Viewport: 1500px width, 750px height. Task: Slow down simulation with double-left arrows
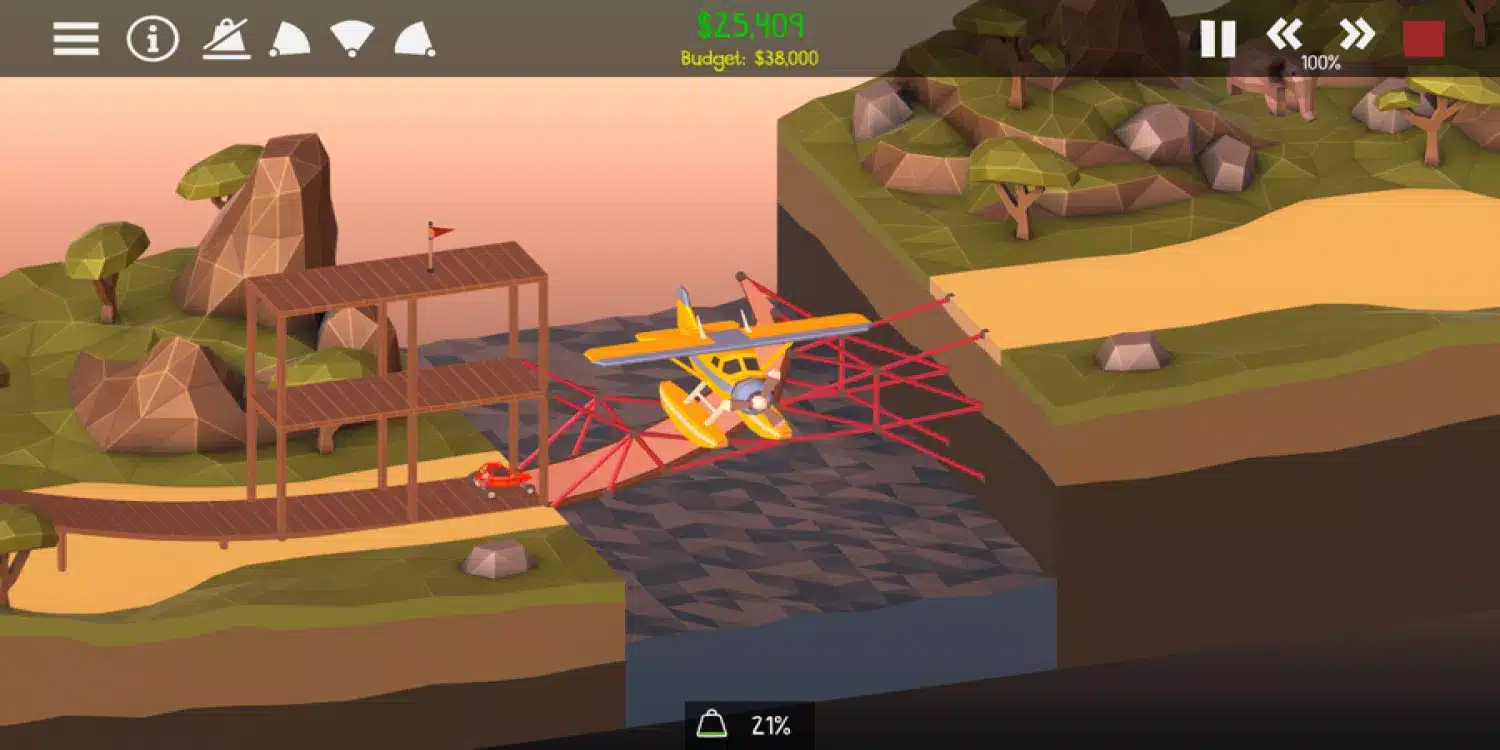[1285, 35]
